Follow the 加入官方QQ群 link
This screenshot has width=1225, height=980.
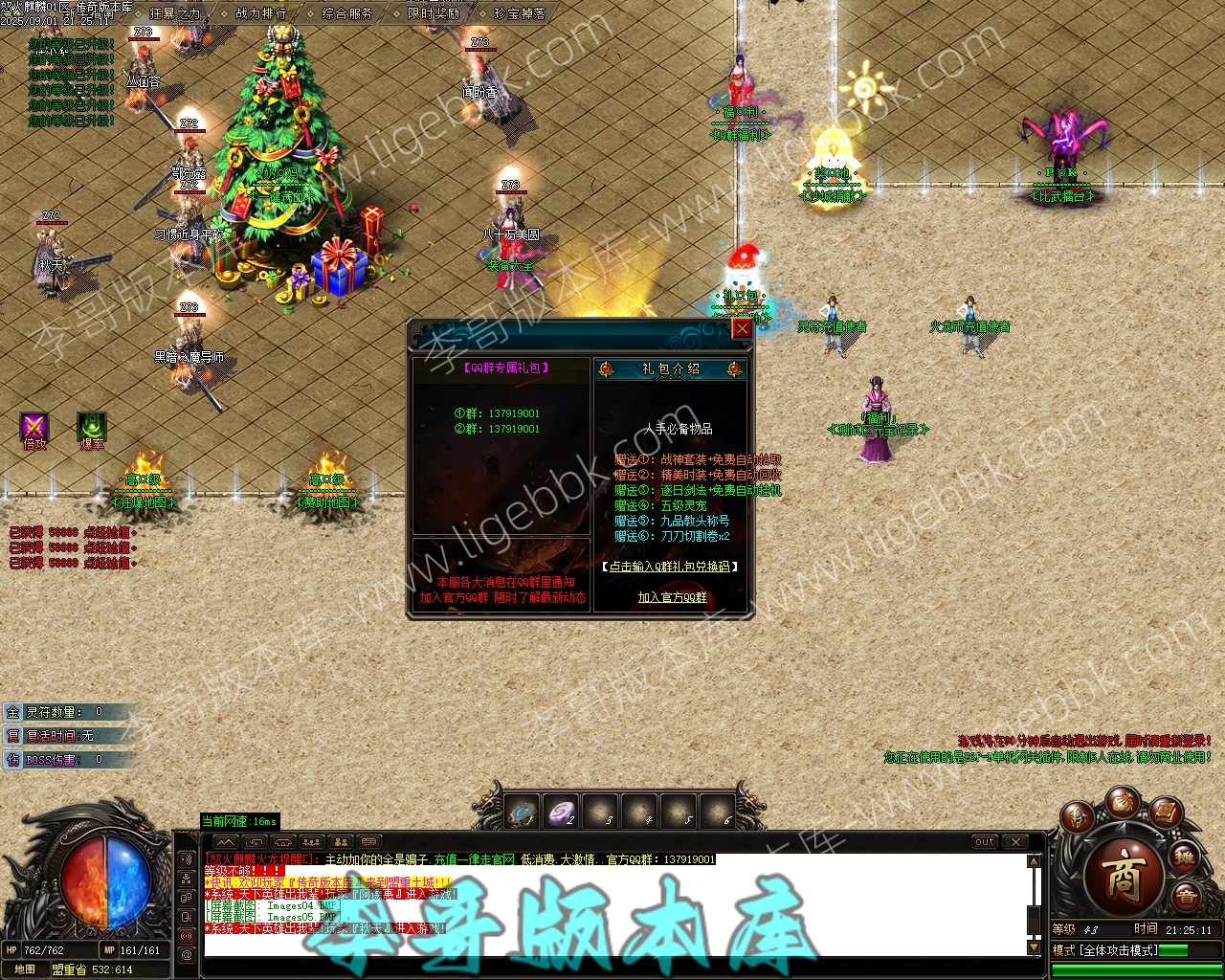[672, 597]
